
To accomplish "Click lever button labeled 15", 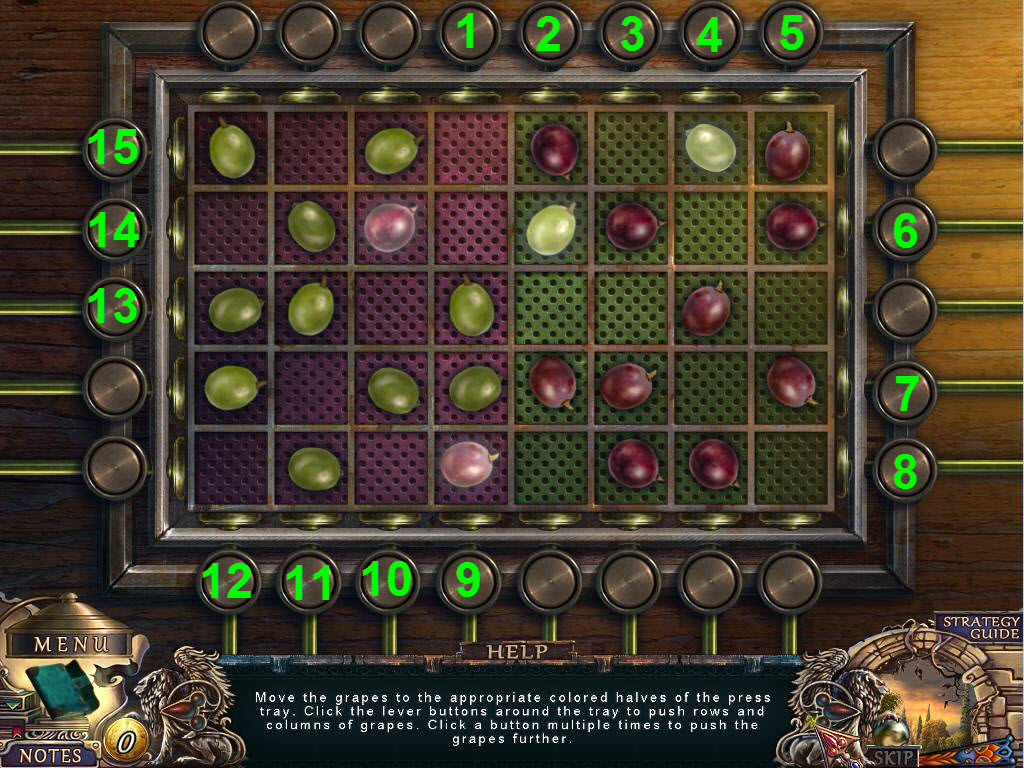I will point(115,150).
